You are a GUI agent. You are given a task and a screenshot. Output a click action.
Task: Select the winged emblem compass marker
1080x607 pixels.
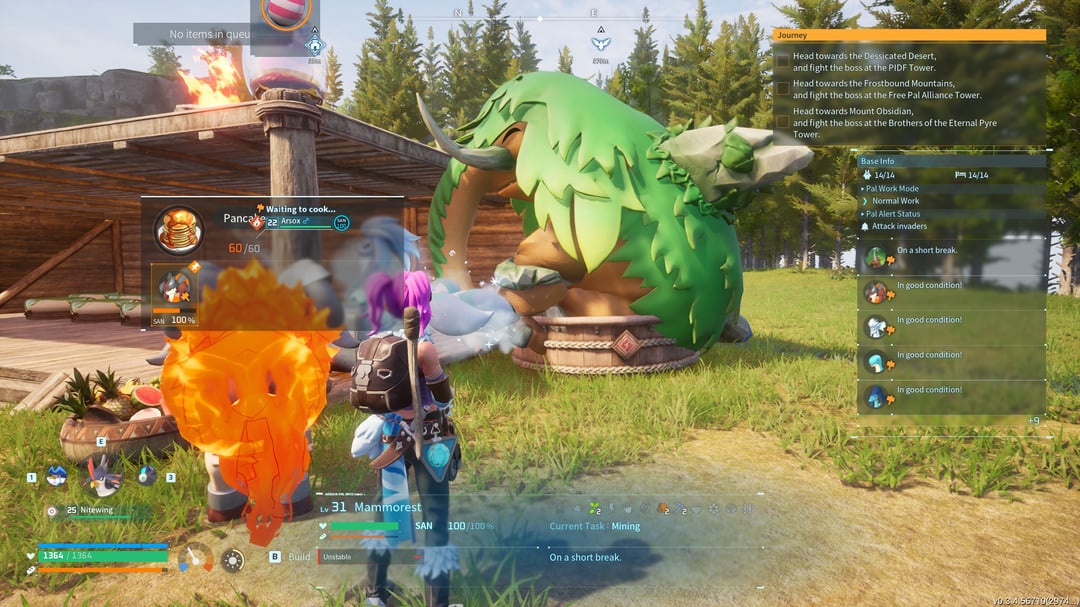[x=600, y=43]
